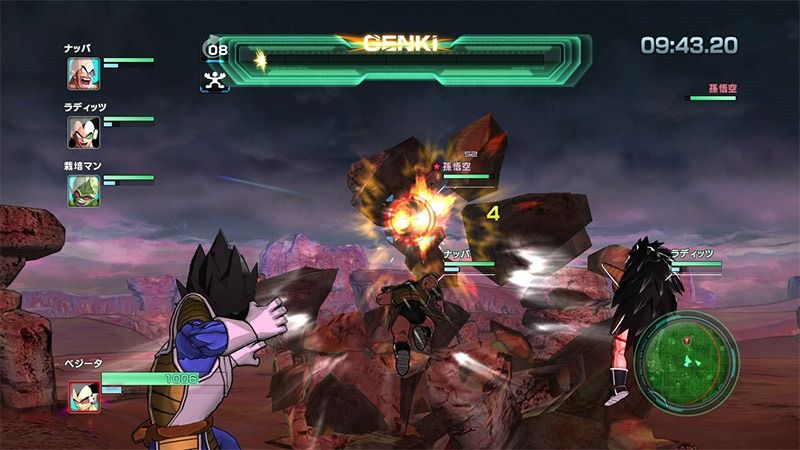Select the Saibaman team portrait
The width and height of the screenshot is (800, 450).
click(83, 190)
